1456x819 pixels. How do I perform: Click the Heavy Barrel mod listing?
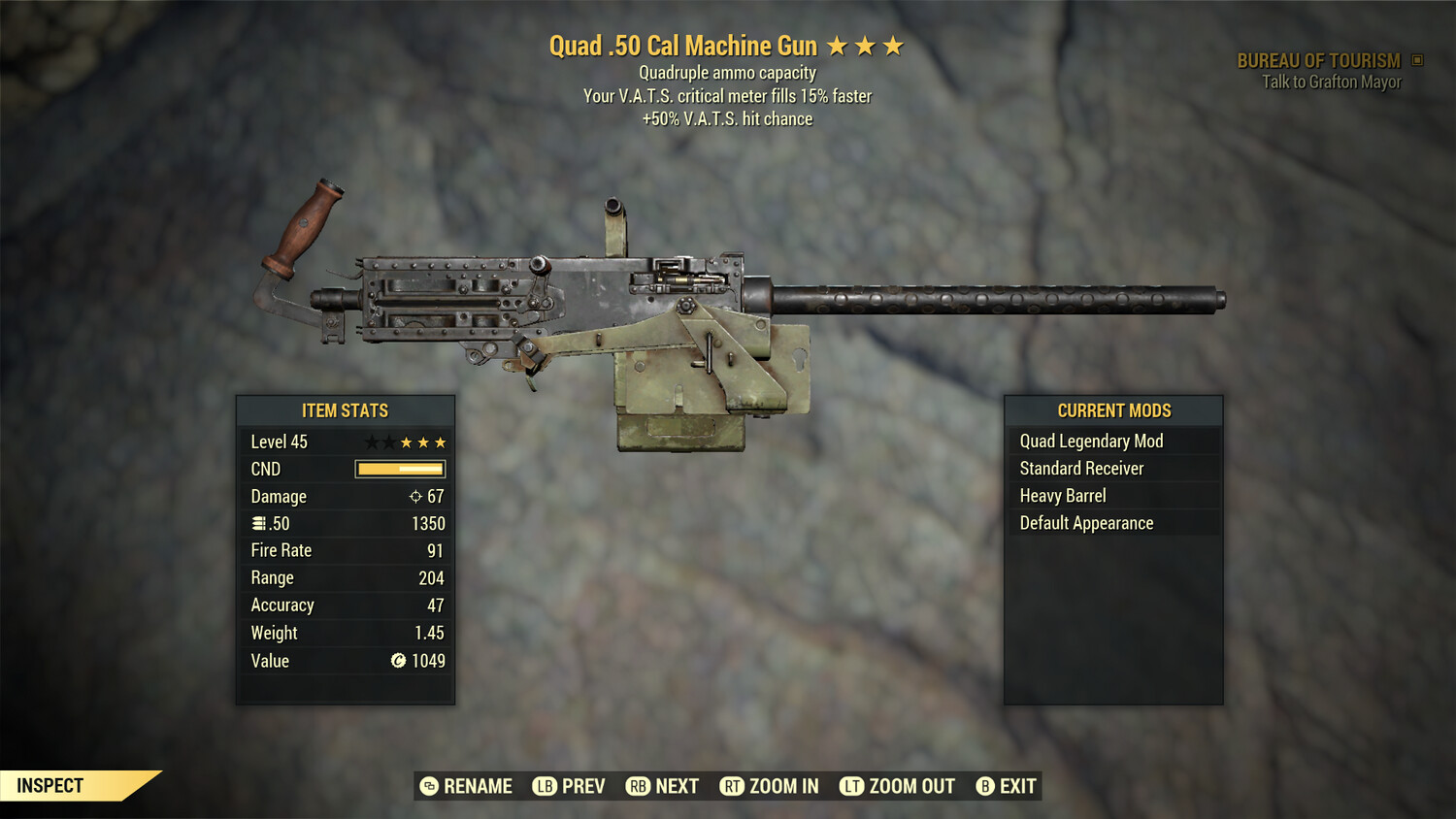1062,495
